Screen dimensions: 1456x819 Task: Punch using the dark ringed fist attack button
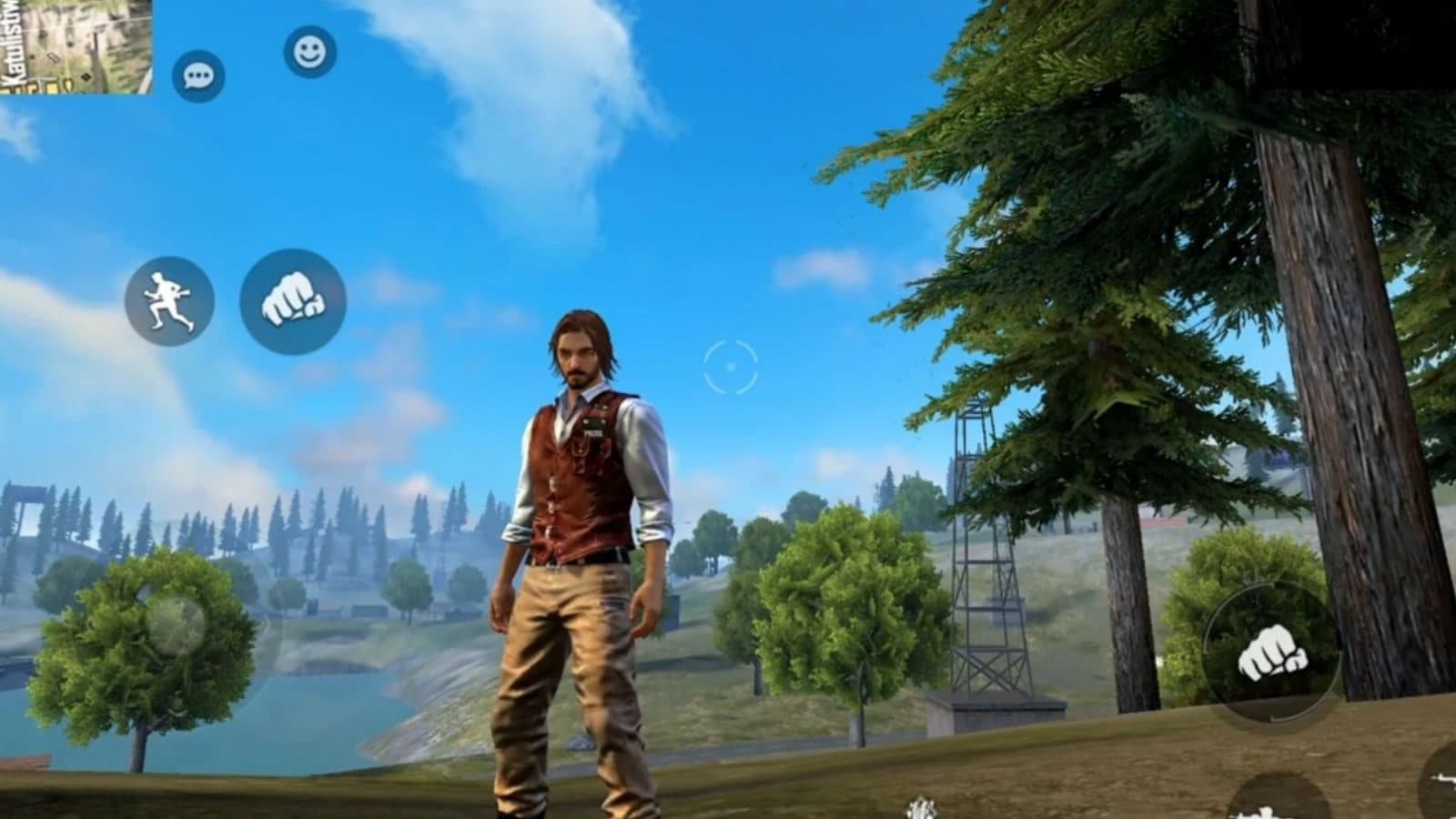(x=1270, y=653)
